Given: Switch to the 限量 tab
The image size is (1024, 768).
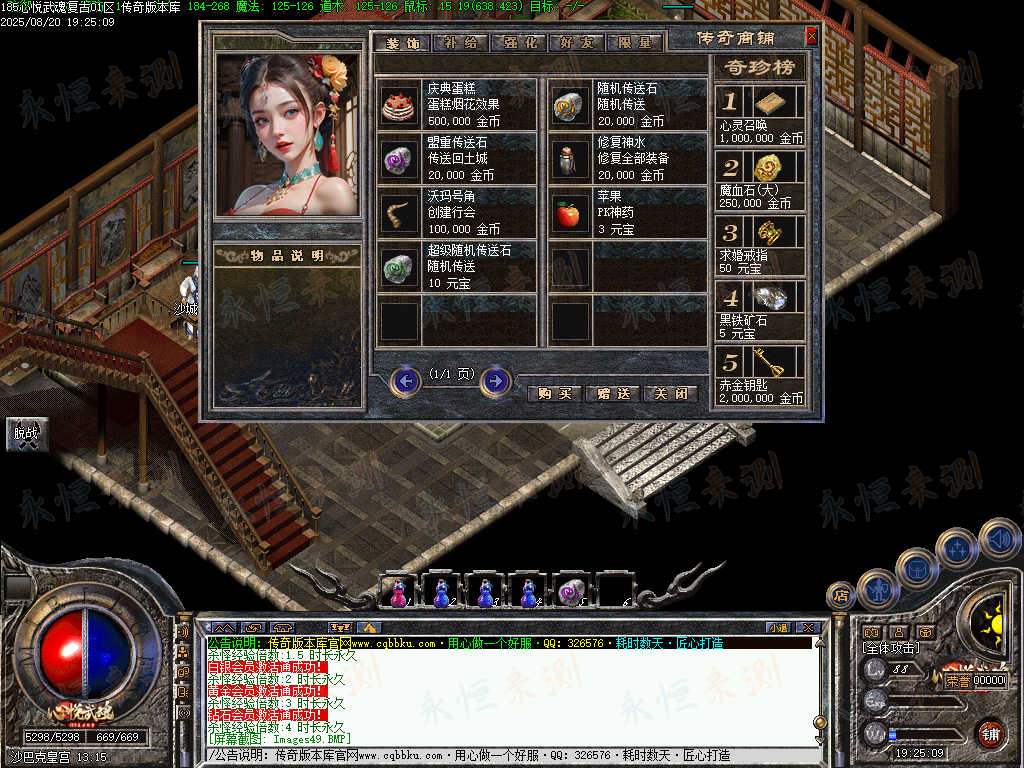Looking at the screenshot, I should [634, 43].
